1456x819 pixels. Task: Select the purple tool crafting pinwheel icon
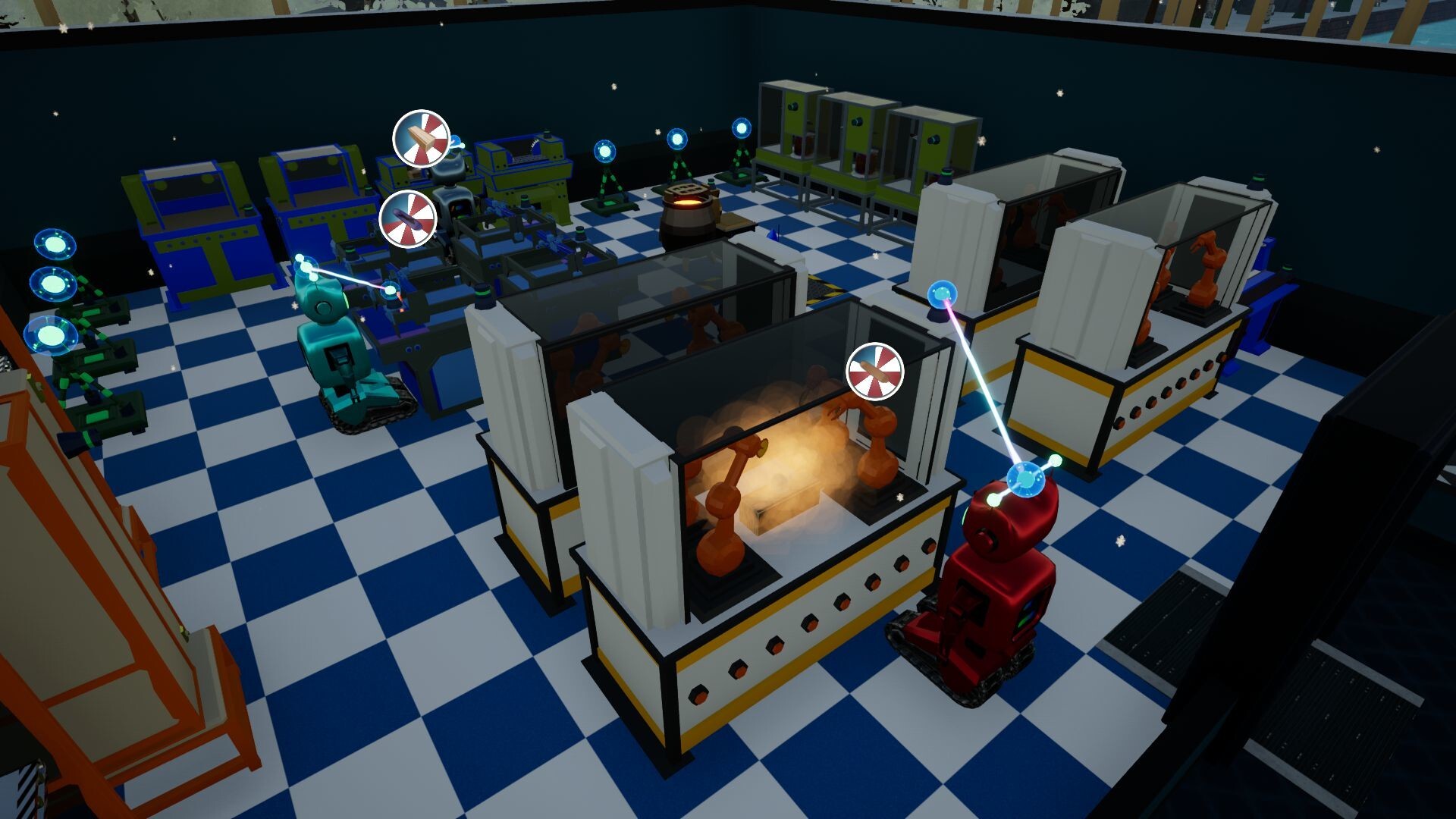point(409,220)
